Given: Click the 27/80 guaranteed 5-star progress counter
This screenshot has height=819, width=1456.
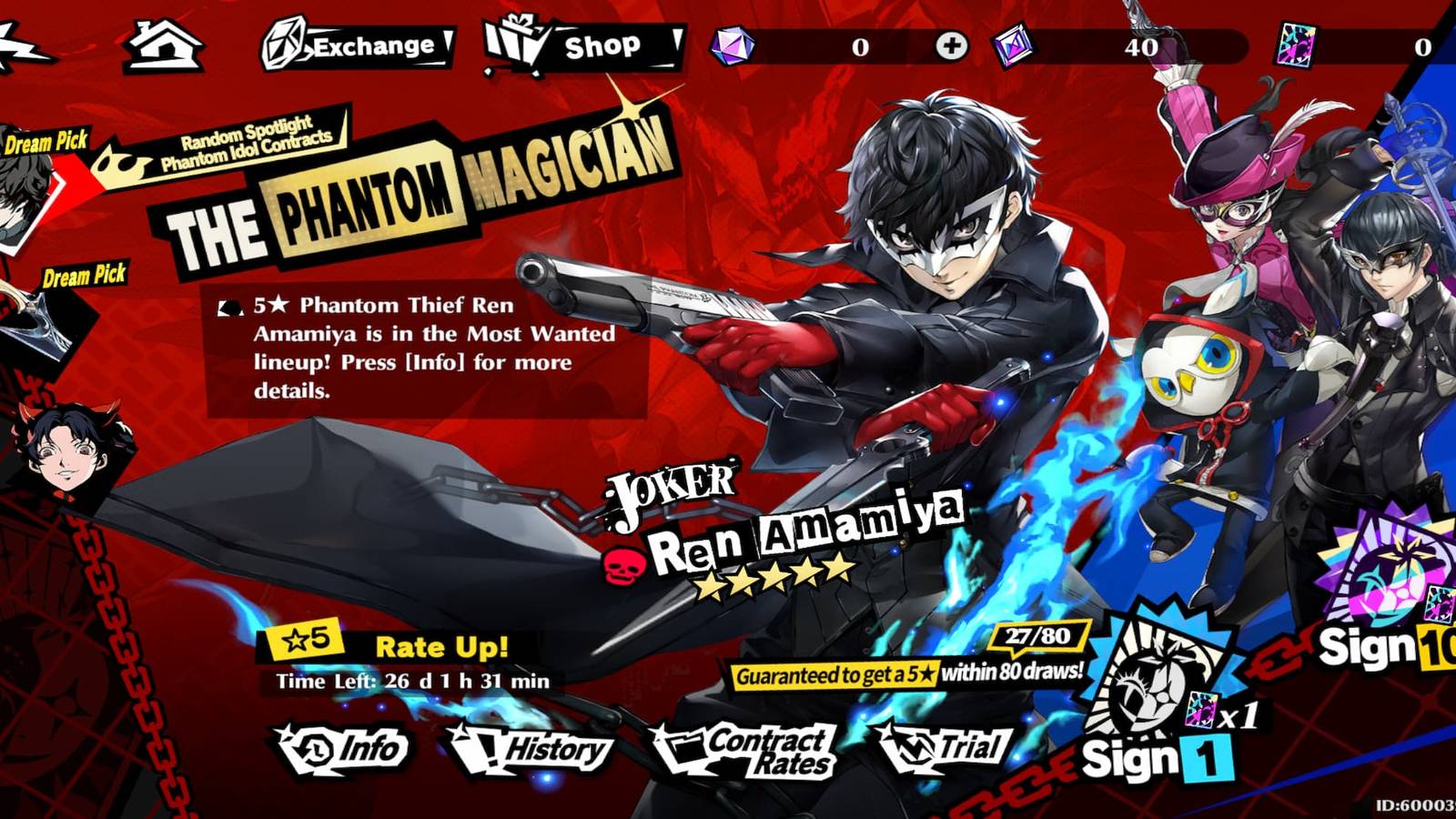Looking at the screenshot, I should pyautogui.click(x=1039, y=637).
